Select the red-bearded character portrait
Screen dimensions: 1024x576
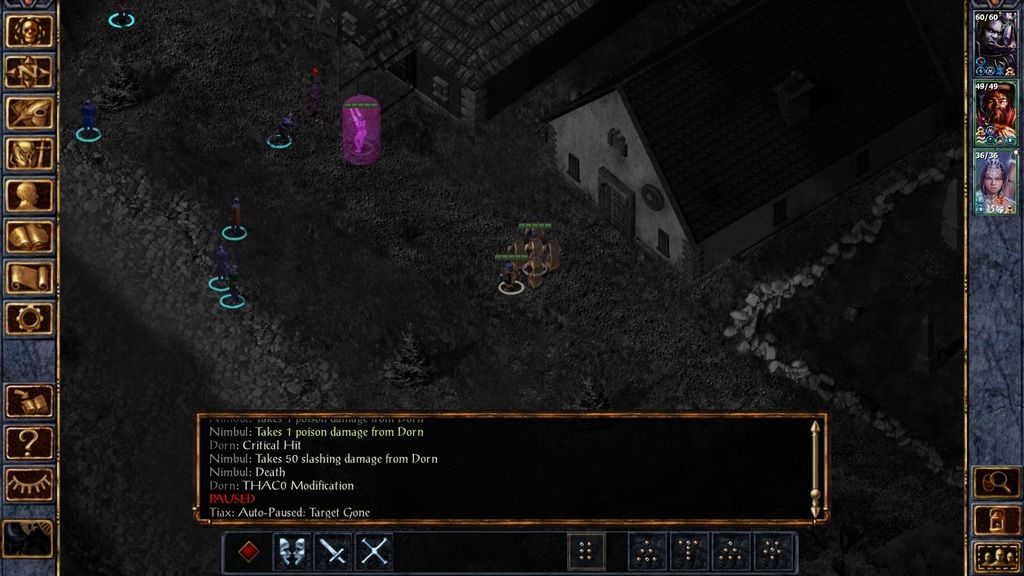tap(995, 111)
